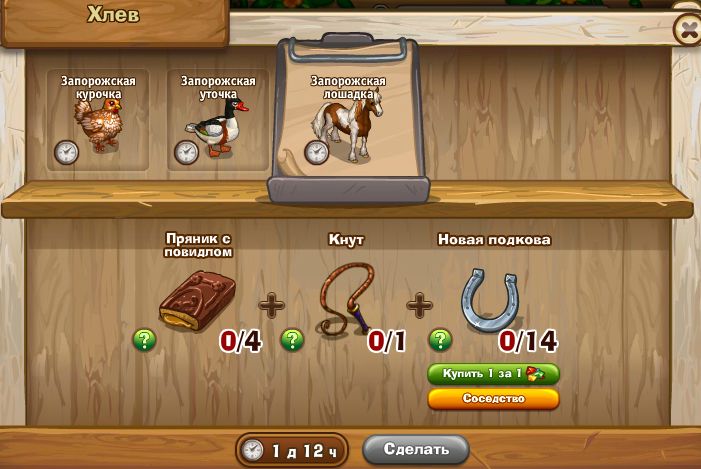701x469 pixels.
Task: Click the Сделать button
Action: pyautogui.click(x=415, y=449)
